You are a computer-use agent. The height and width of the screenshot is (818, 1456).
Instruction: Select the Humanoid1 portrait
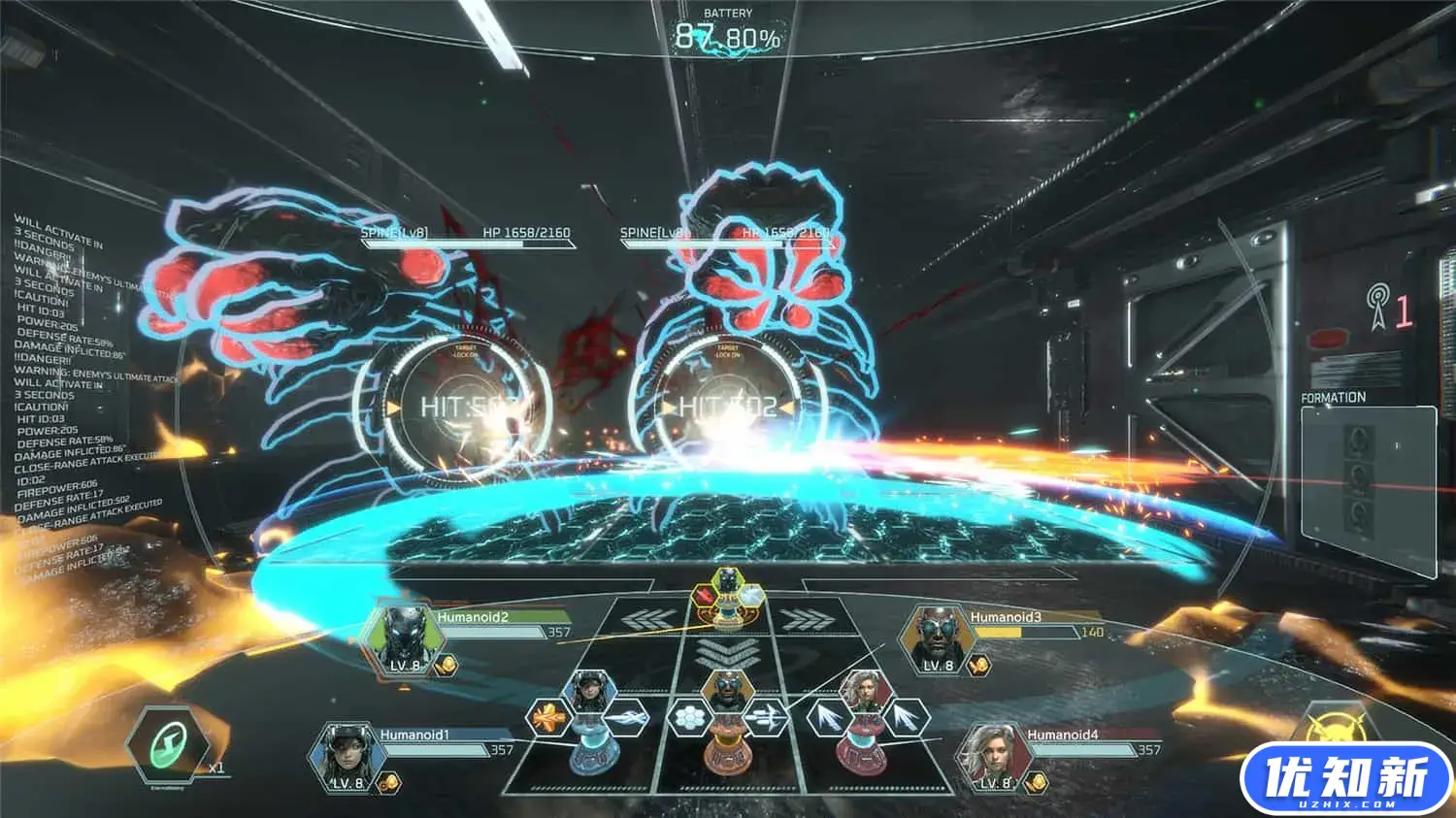(x=347, y=756)
